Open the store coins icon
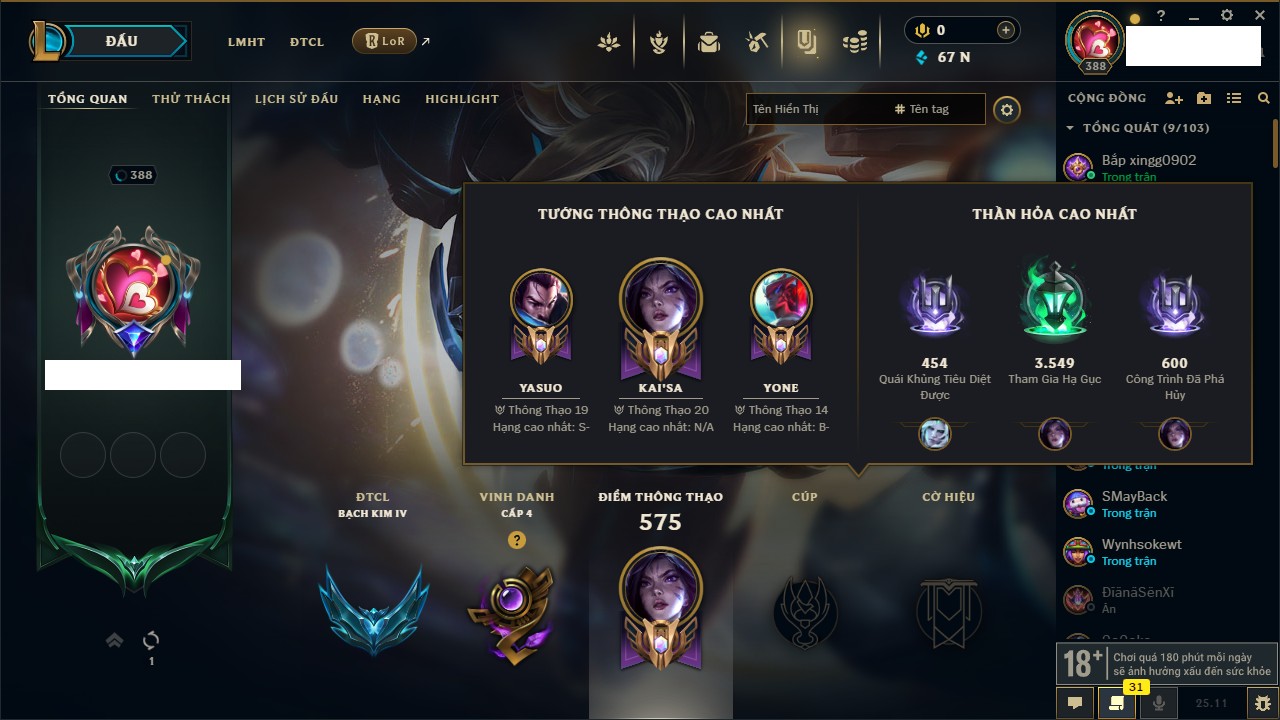This screenshot has width=1280, height=720. (x=854, y=42)
